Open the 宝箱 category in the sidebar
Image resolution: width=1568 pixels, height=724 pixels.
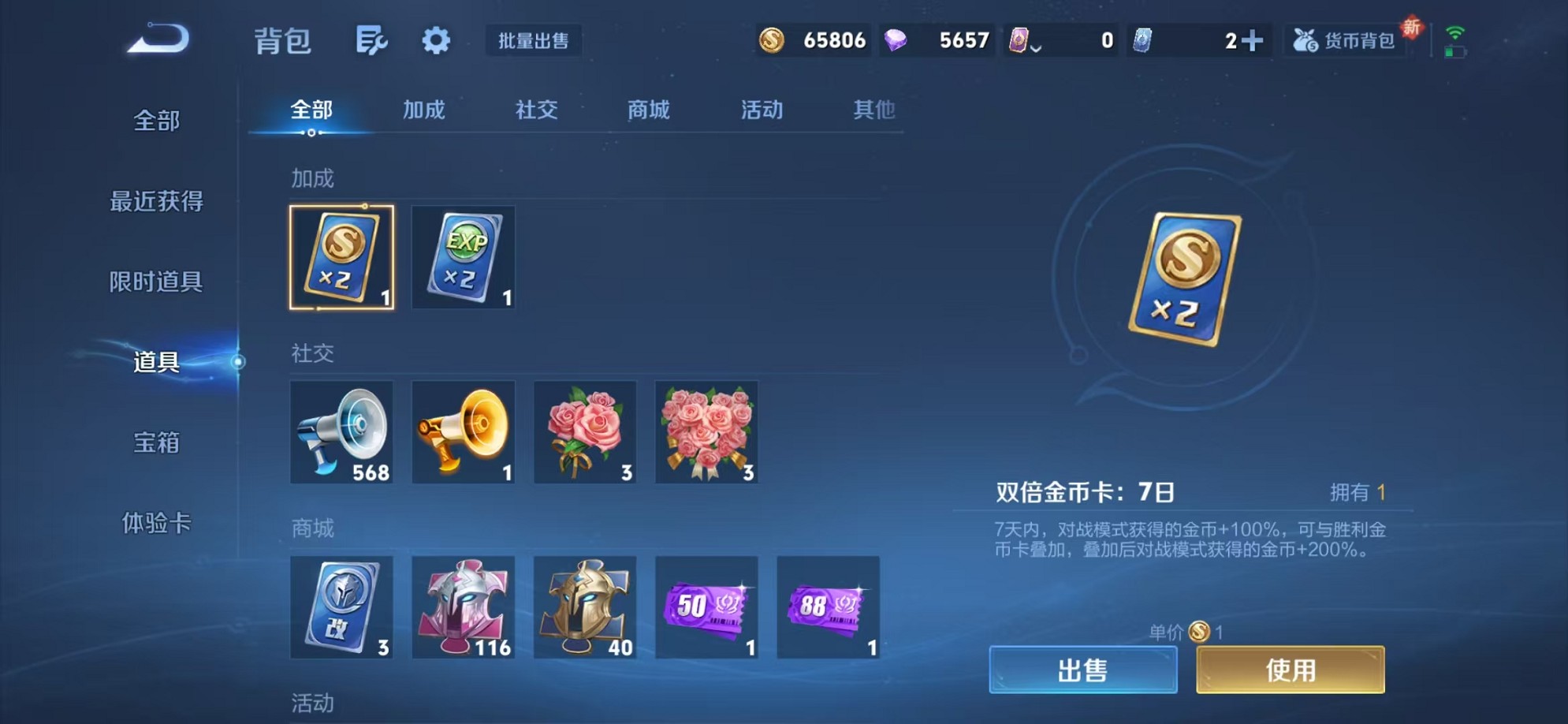click(155, 444)
